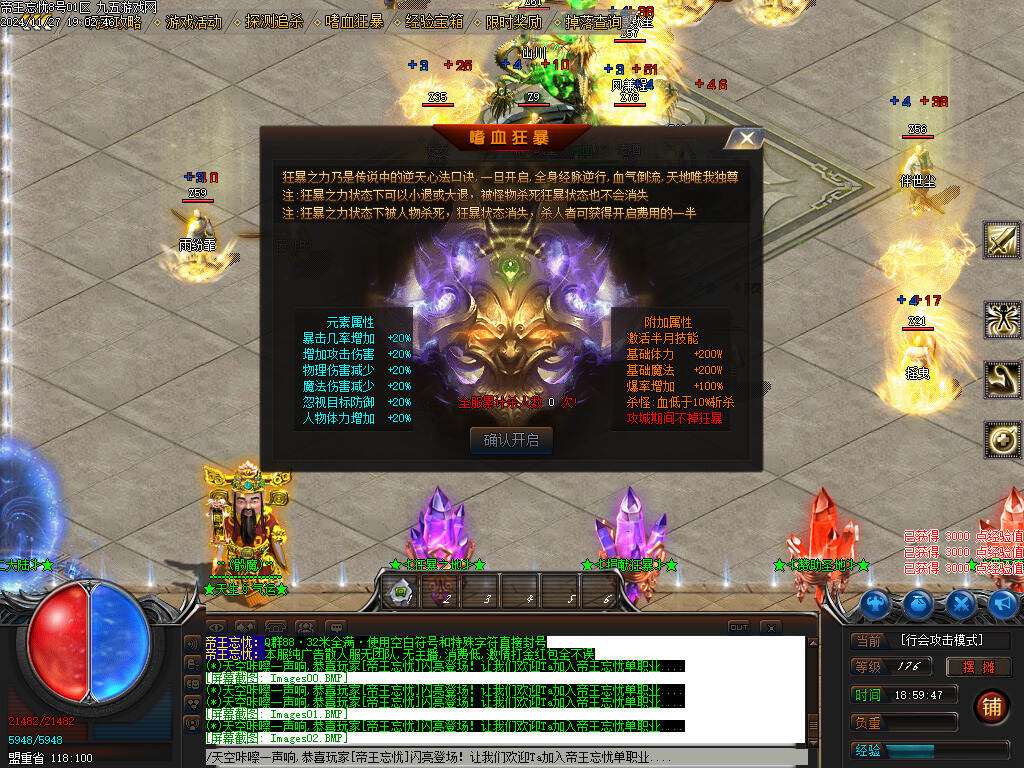Viewport: 1024px width, 768px height.
Task: Select the first hotbar slot item
Action: 401,591
